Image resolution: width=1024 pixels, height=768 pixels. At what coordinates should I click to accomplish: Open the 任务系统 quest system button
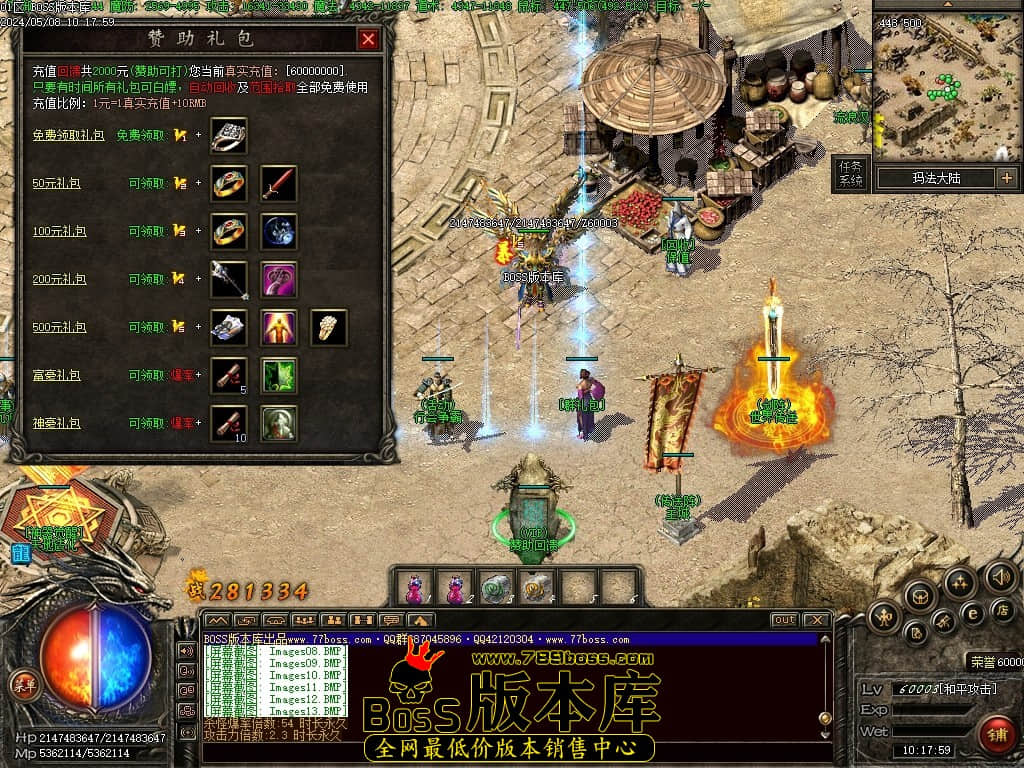[851, 174]
